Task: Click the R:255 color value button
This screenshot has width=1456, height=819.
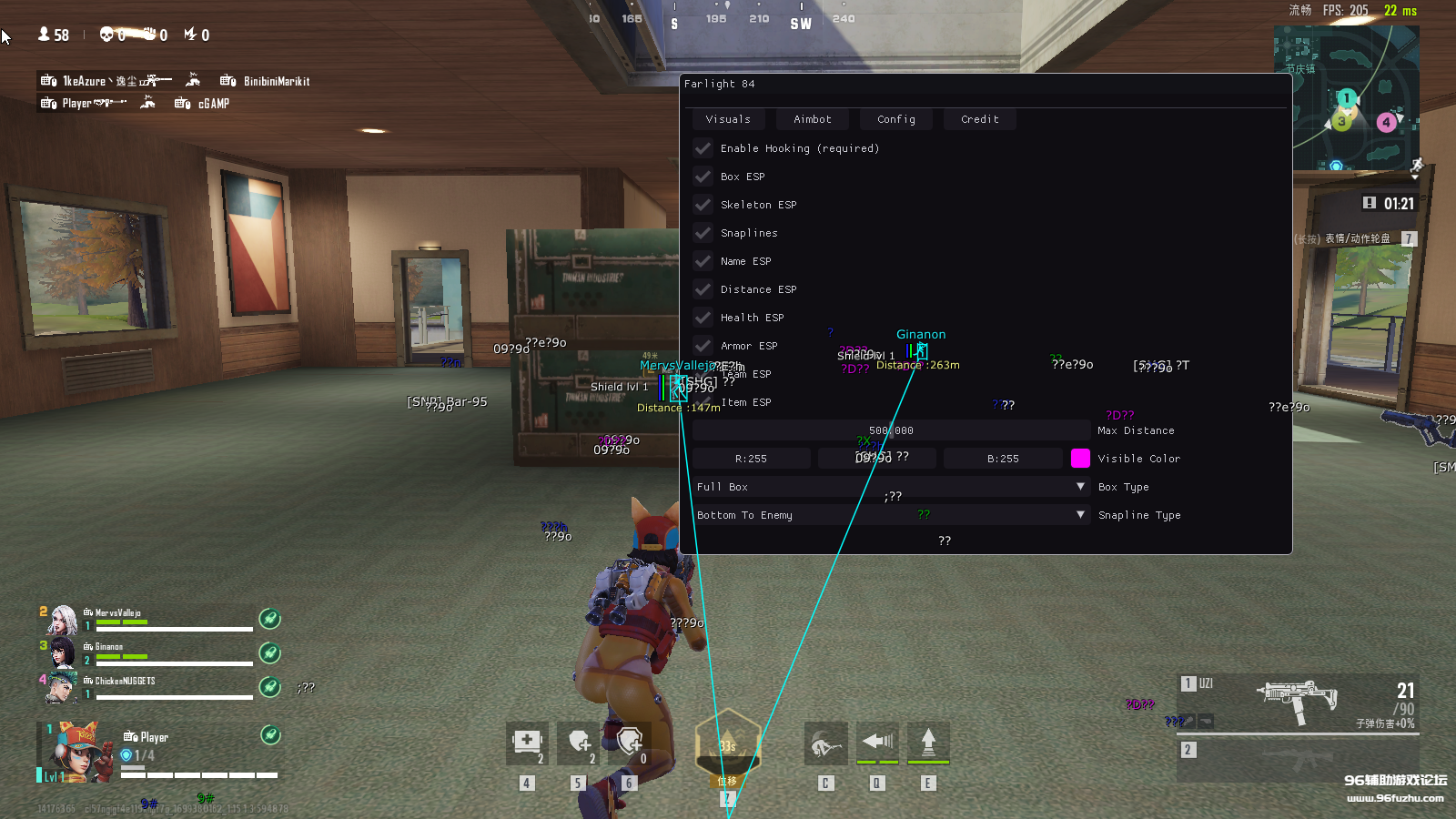Action: pyautogui.click(x=751, y=458)
